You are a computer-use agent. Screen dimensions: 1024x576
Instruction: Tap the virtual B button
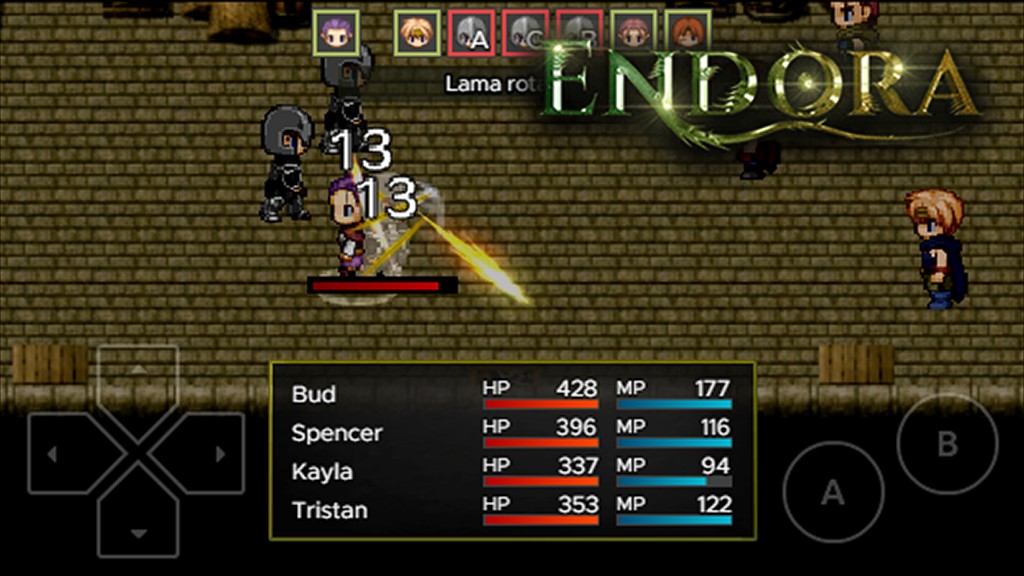click(x=946, y=444)
